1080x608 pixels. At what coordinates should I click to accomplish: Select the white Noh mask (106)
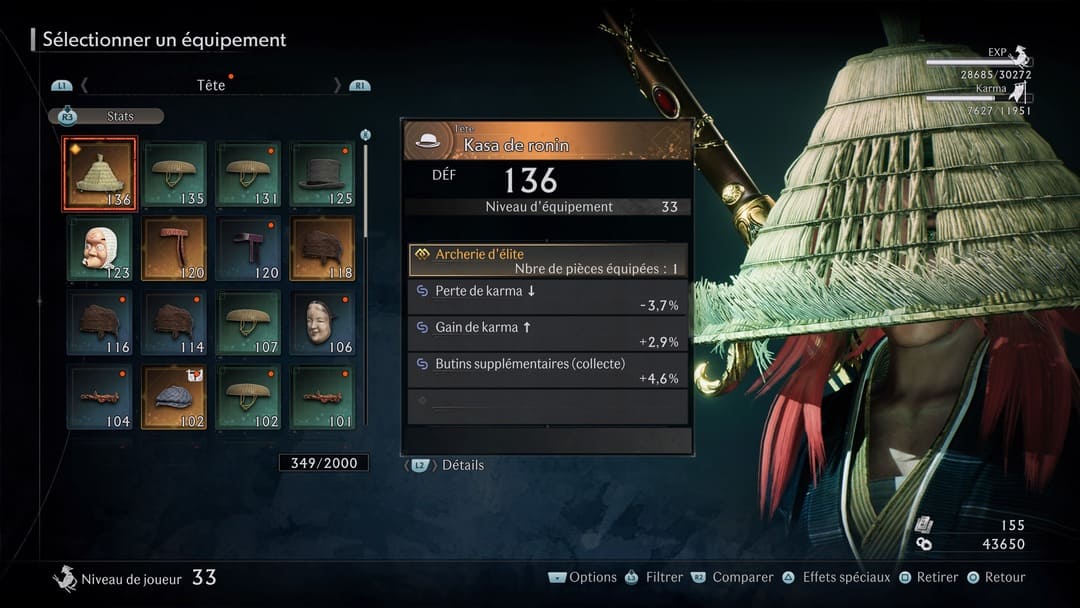point(322,322)
